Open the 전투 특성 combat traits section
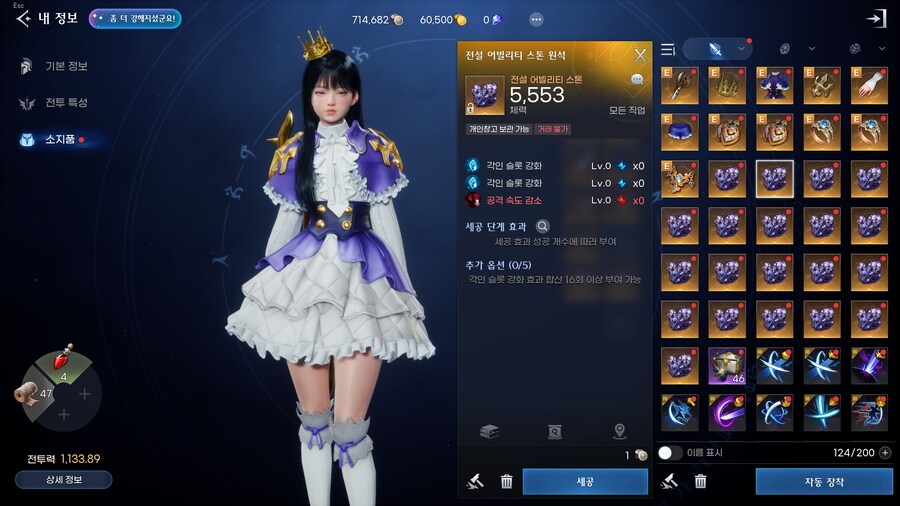 [x=65, y=103]
